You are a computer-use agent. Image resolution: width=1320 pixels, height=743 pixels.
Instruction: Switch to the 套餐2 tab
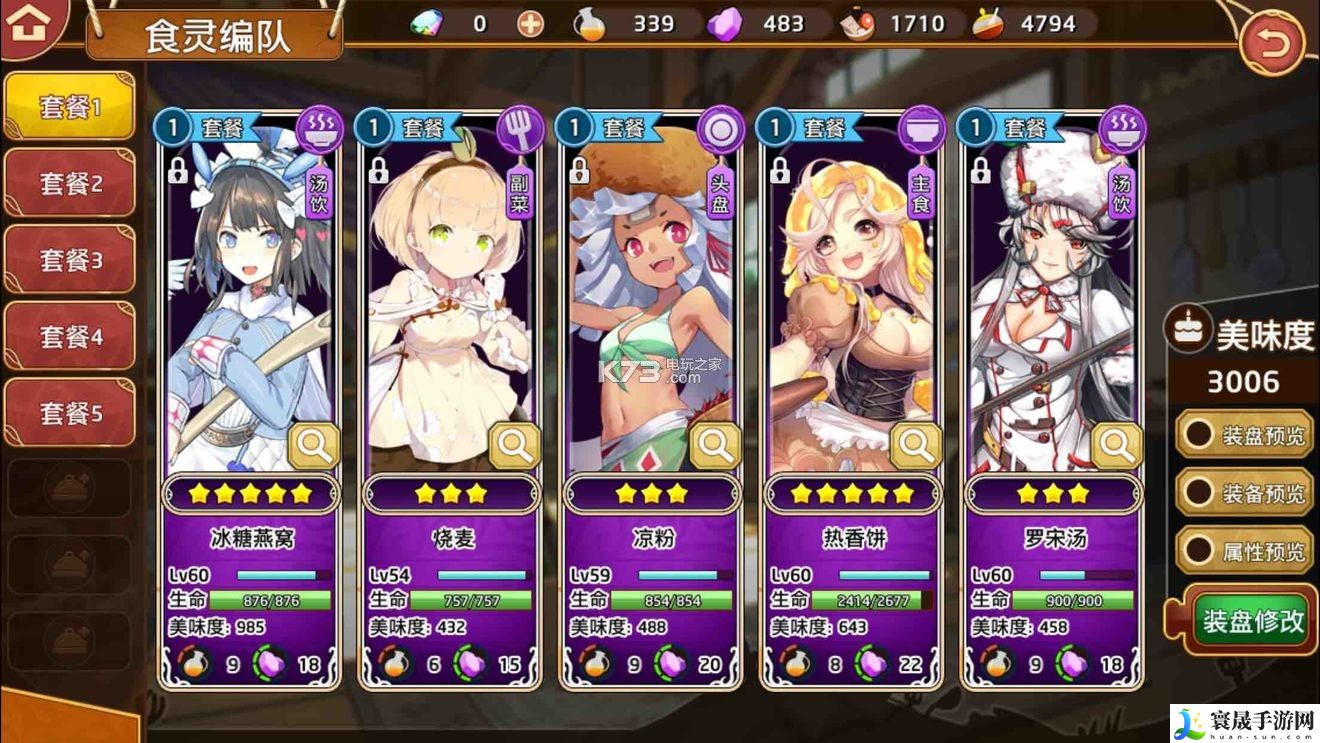point(70,184)
